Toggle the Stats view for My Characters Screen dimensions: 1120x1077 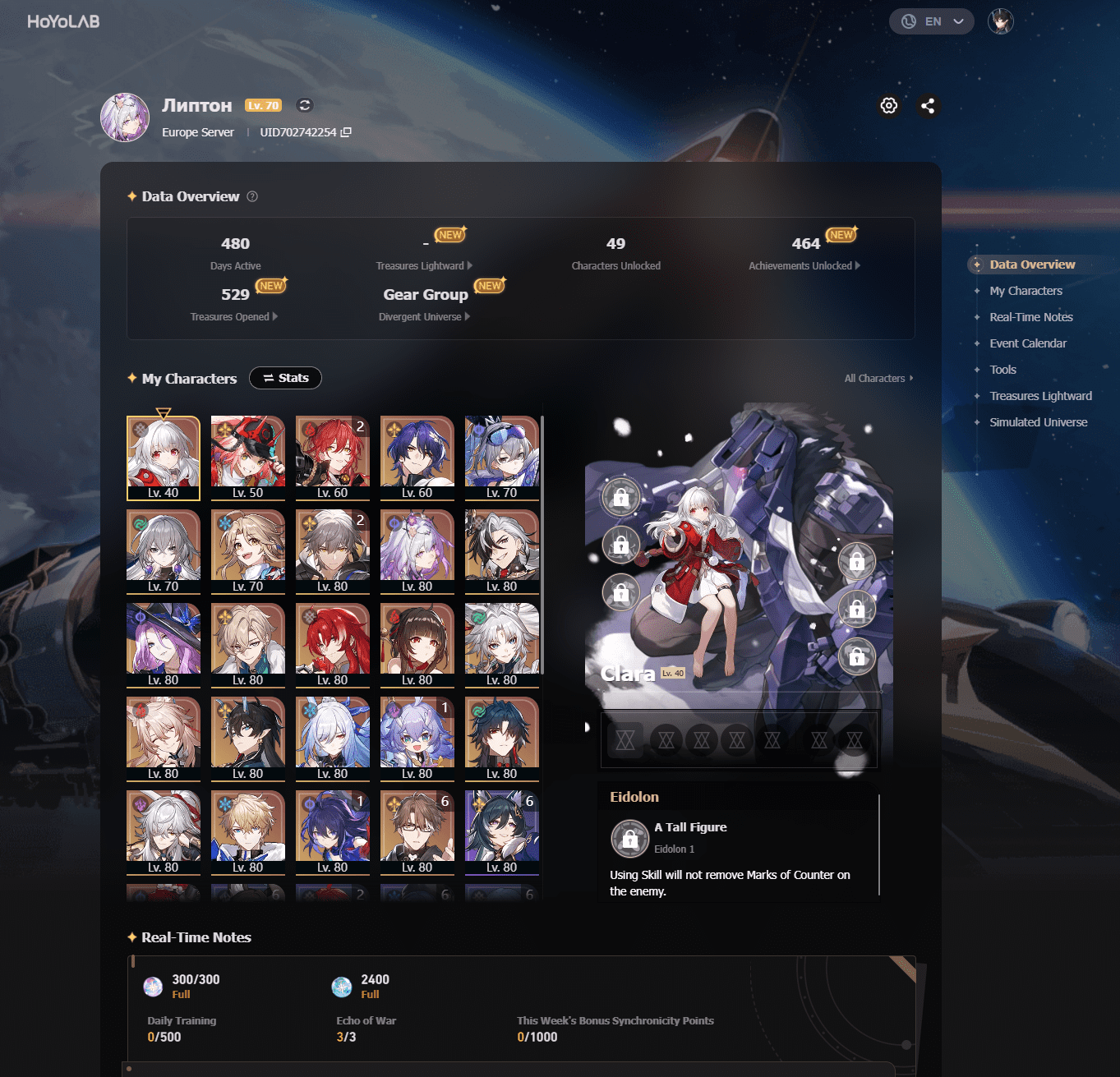pos(285,378)
